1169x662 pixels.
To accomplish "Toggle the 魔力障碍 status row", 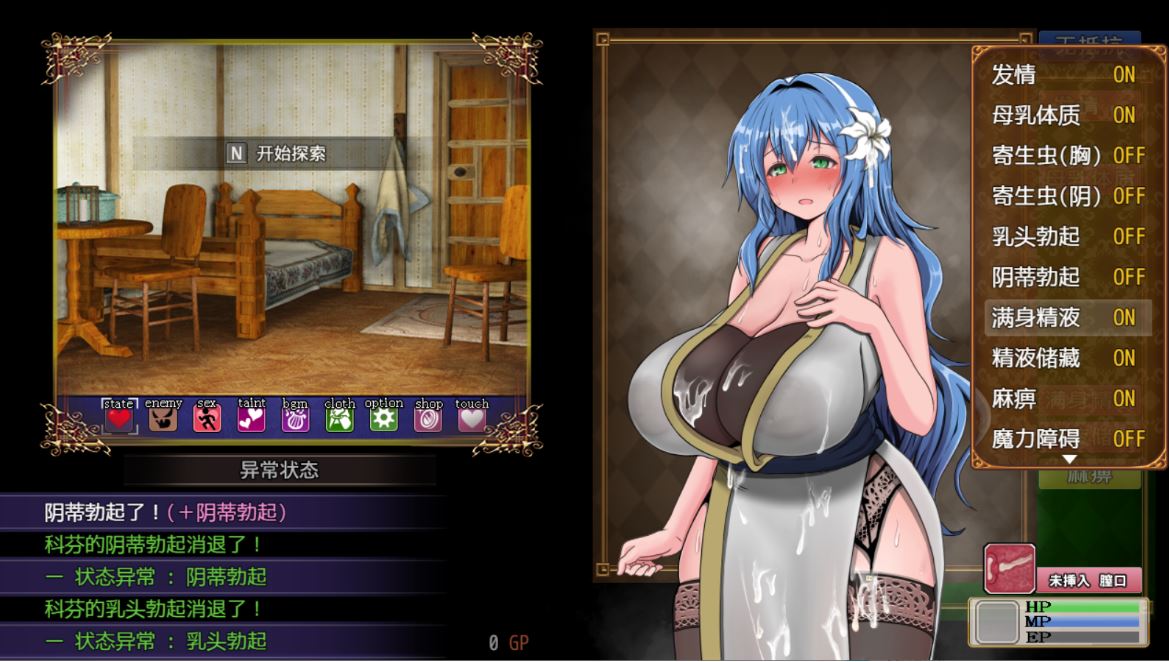I will point(1066,438).
